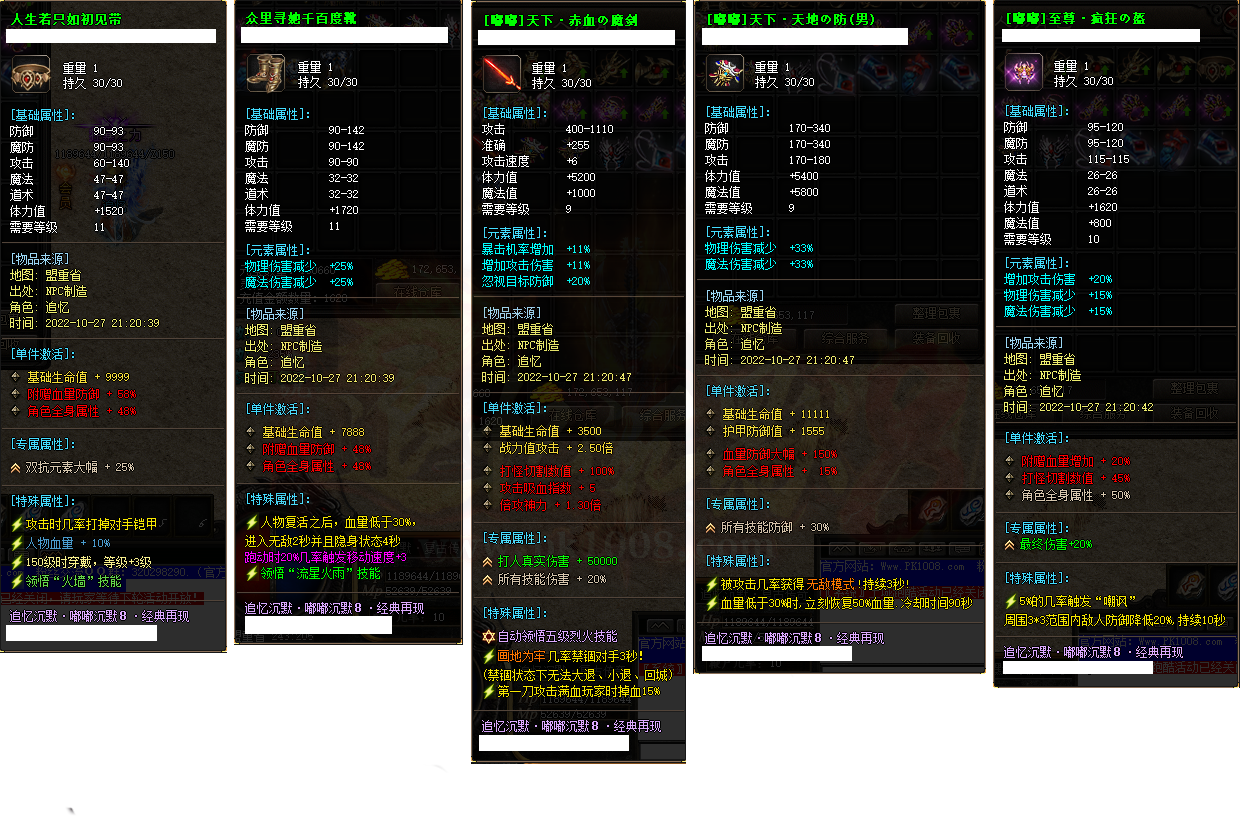
Task: Open 综合服务 behind the armor tooltip
Action: pos(843,338)
